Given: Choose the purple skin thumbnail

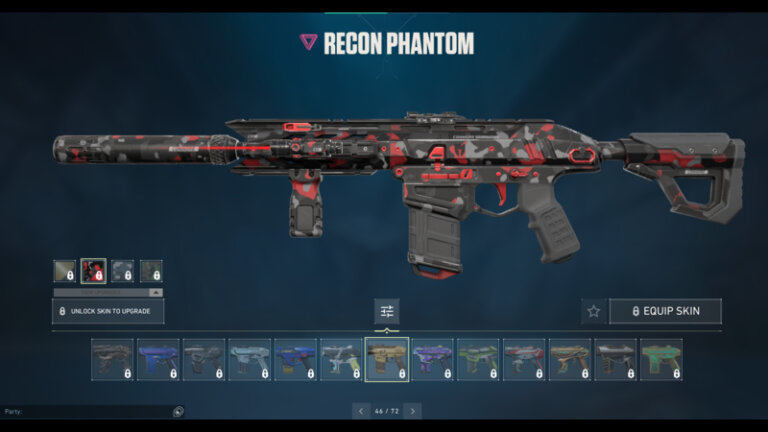Looking at the screenshot, I should click(432, 359).
